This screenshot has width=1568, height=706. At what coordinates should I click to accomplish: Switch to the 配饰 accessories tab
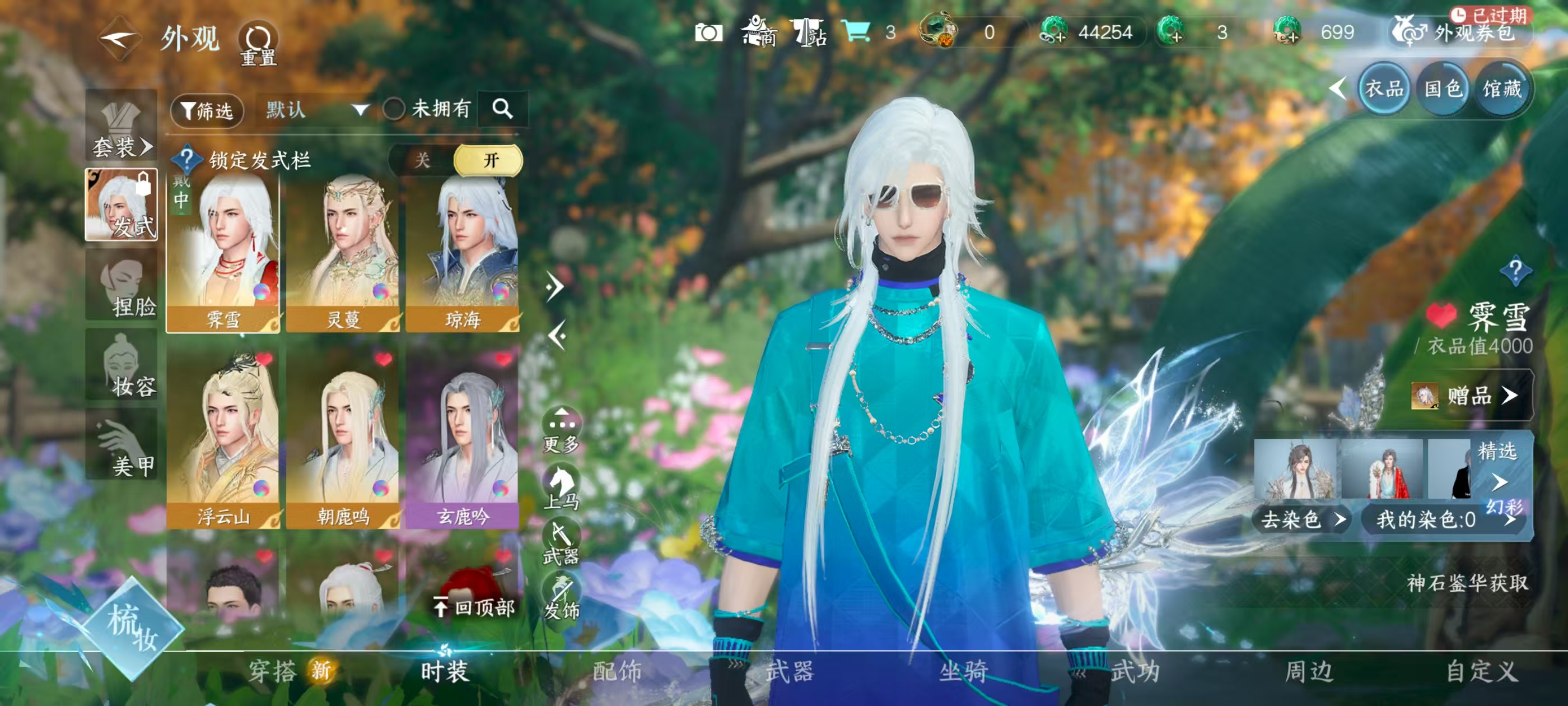(617, 671)
